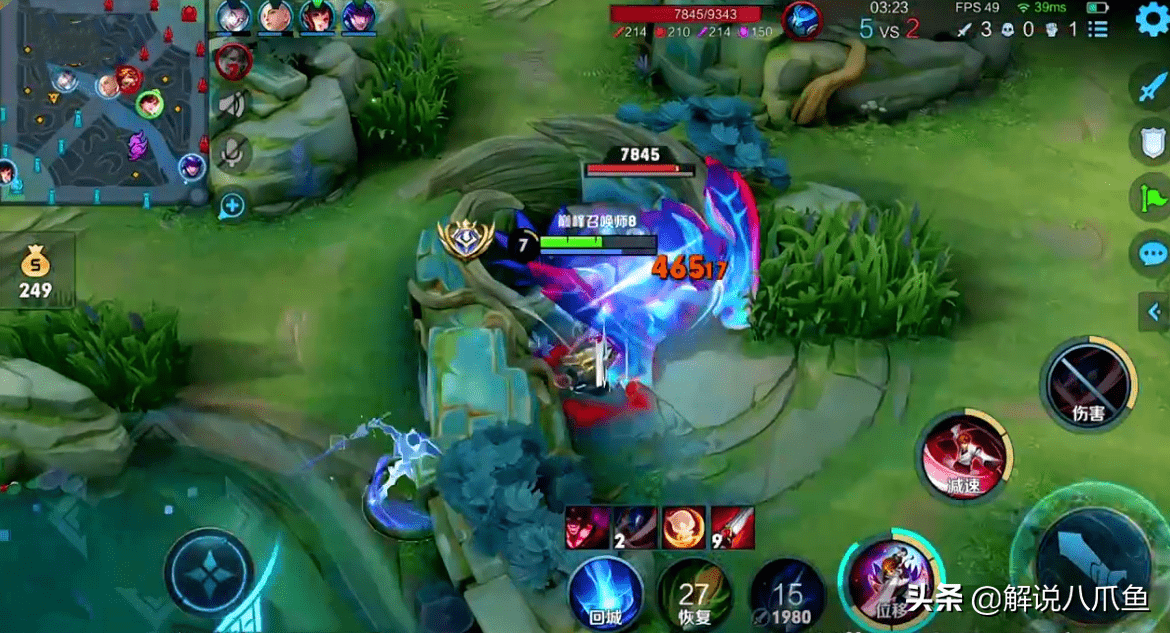Select the red-framed hero portrait beside minimap
Image resolution: width=1170 pixels, height=633 pixels.
(x=233, y=60)
